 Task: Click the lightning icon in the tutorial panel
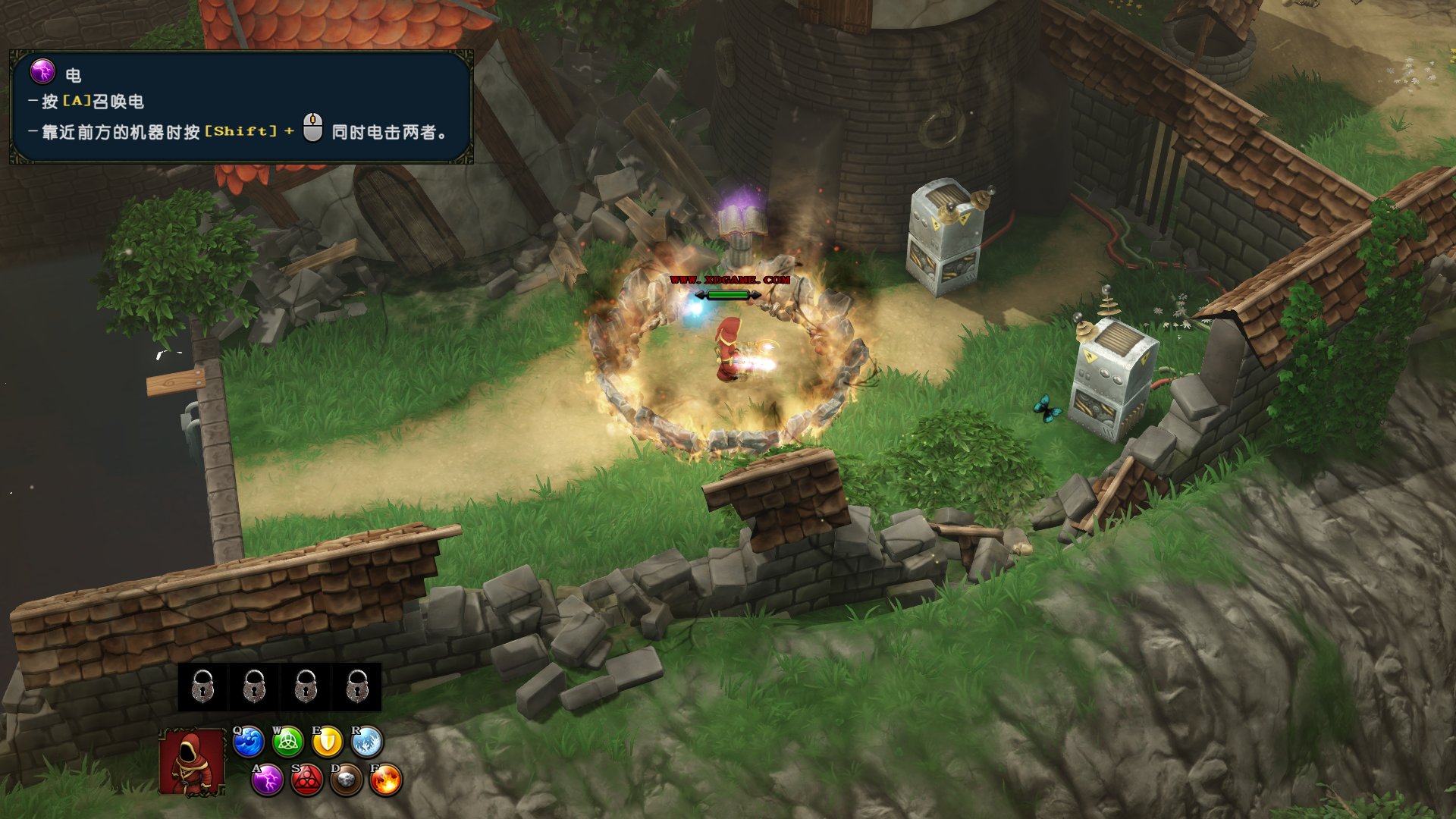(42, 72)
